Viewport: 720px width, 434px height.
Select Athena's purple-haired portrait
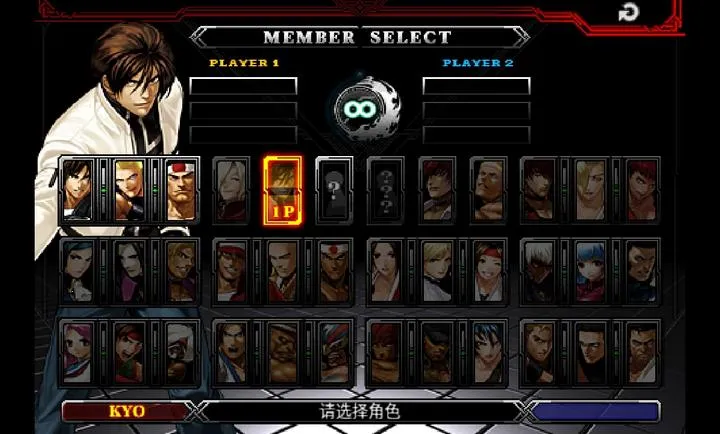click(x=76, y=352)
